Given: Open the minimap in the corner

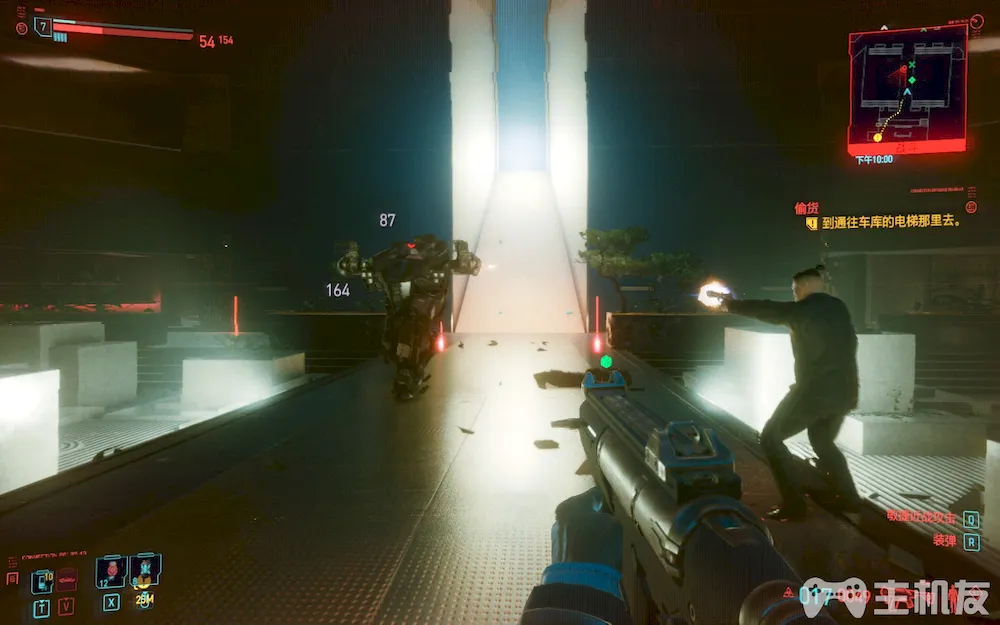Looking at the screenshot, I should [x=907, y=88].
